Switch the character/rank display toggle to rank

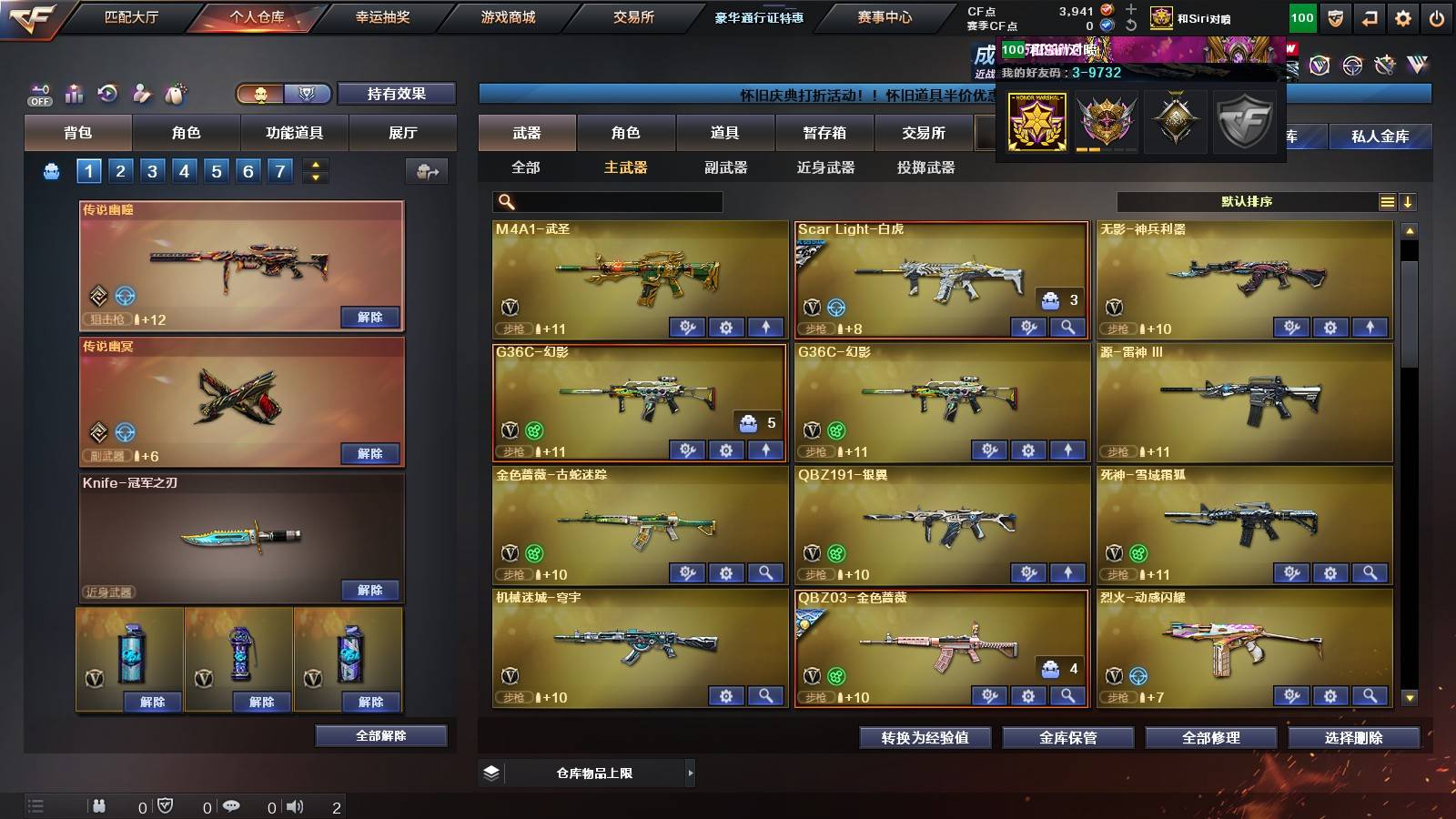click(308, 94)
